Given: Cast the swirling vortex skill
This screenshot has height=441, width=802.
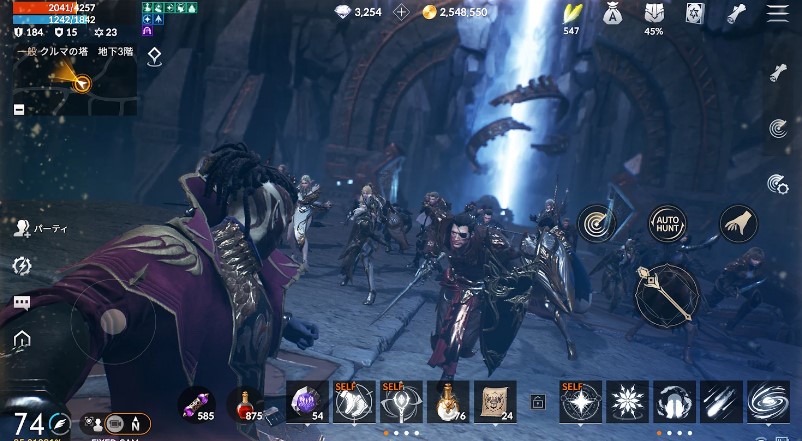Looking at the screenshot, I should click(x=767, y=401).
